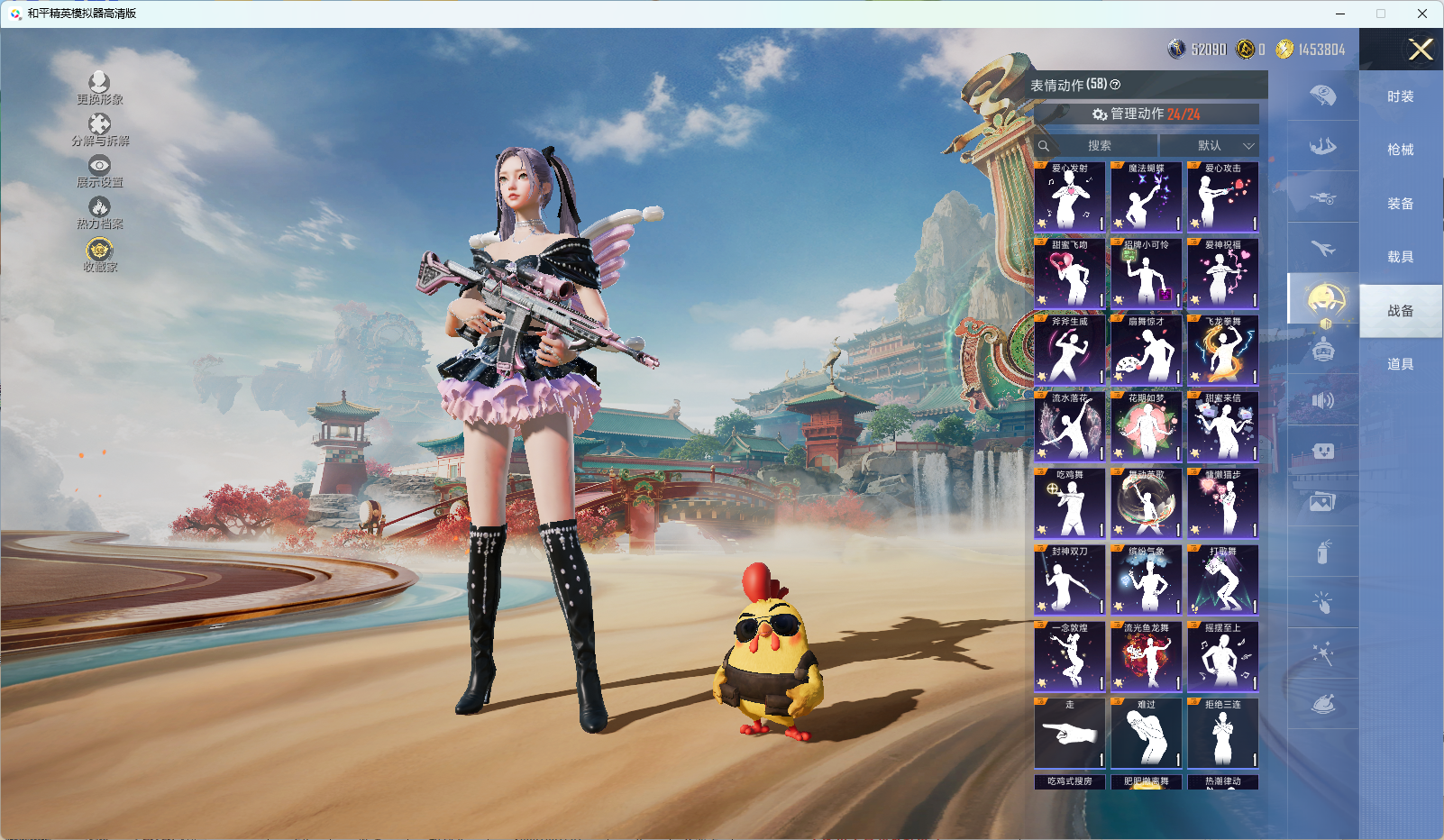This screenshot has height=840, width=1444.
Task: Close the wardrobe screen with the X
Action: [1421, 50]
